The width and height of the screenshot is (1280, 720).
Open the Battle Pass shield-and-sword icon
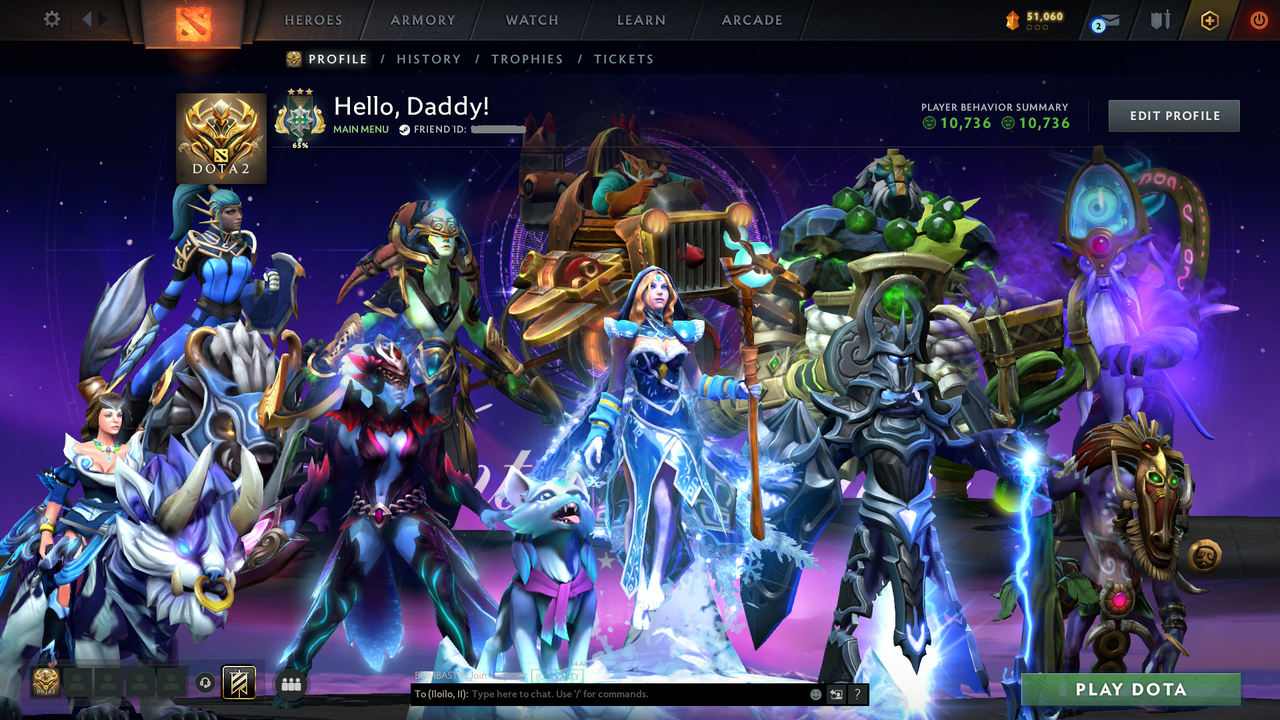[1161, 19]
